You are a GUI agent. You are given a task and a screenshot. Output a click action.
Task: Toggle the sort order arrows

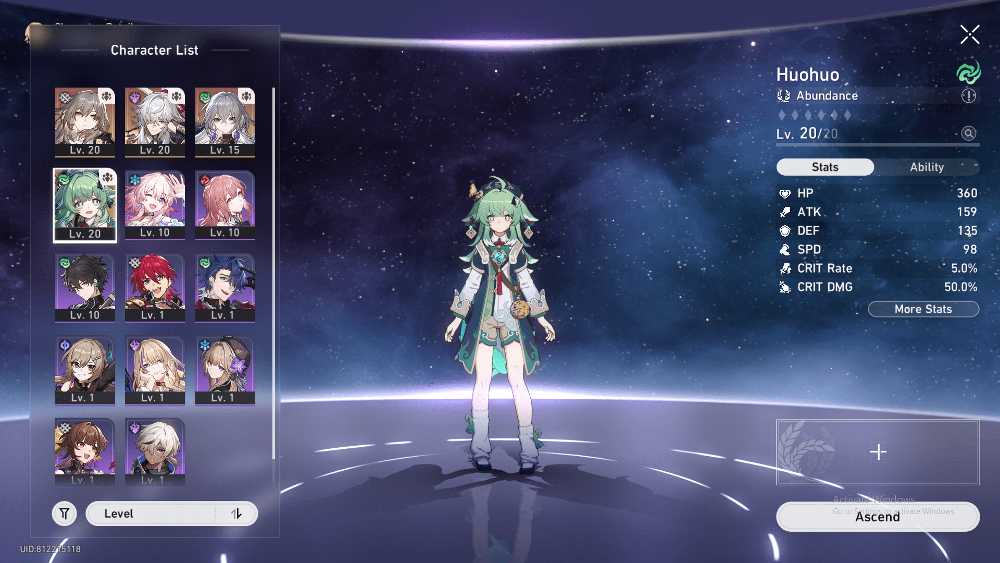pos(237,514)
